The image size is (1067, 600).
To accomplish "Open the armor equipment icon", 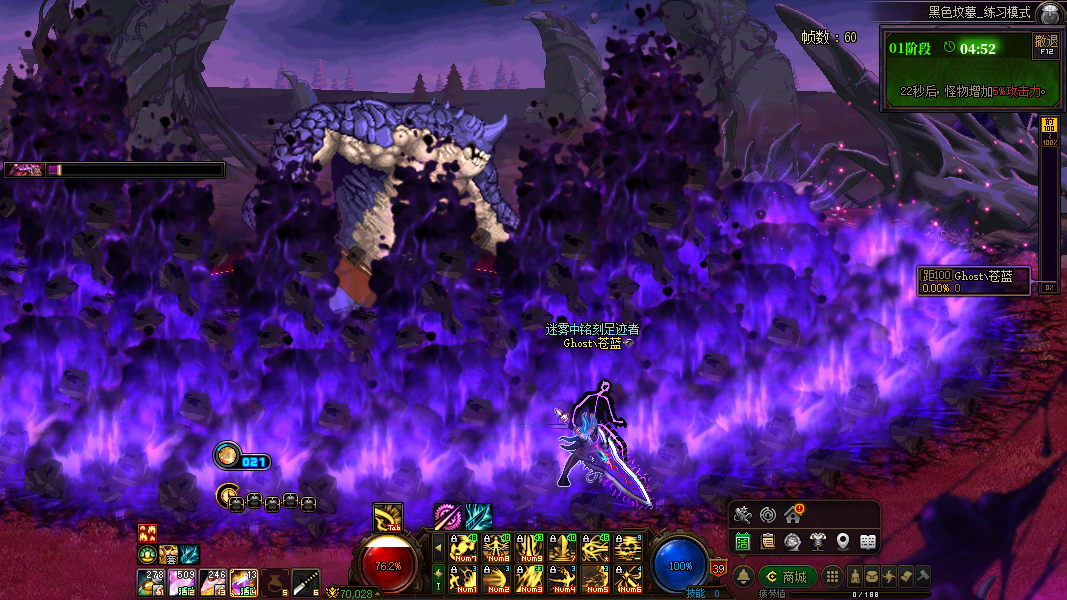I will click(817, 541).
